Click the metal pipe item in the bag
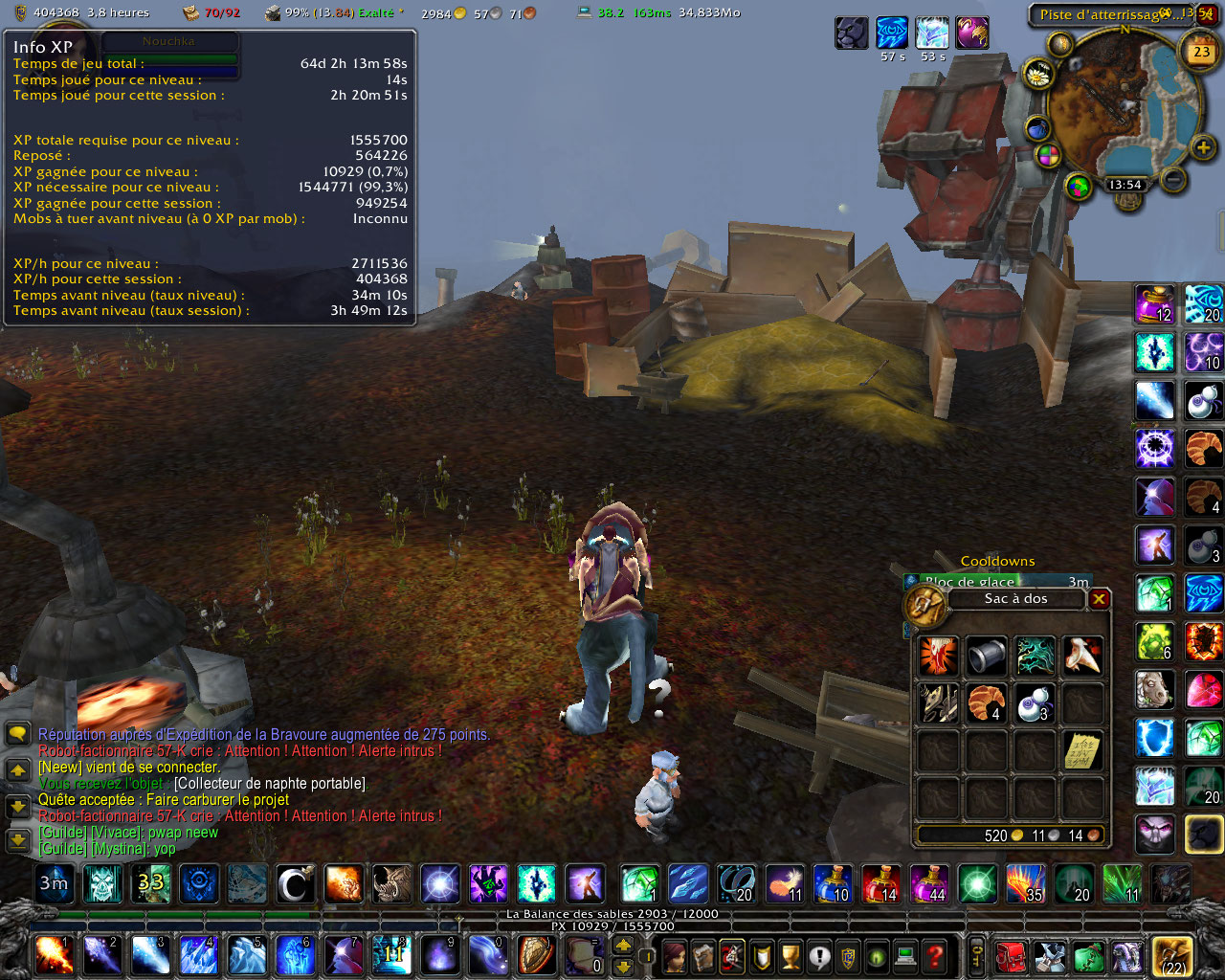1225x980 pixels. pyautogui.click(x=986, y=656)
